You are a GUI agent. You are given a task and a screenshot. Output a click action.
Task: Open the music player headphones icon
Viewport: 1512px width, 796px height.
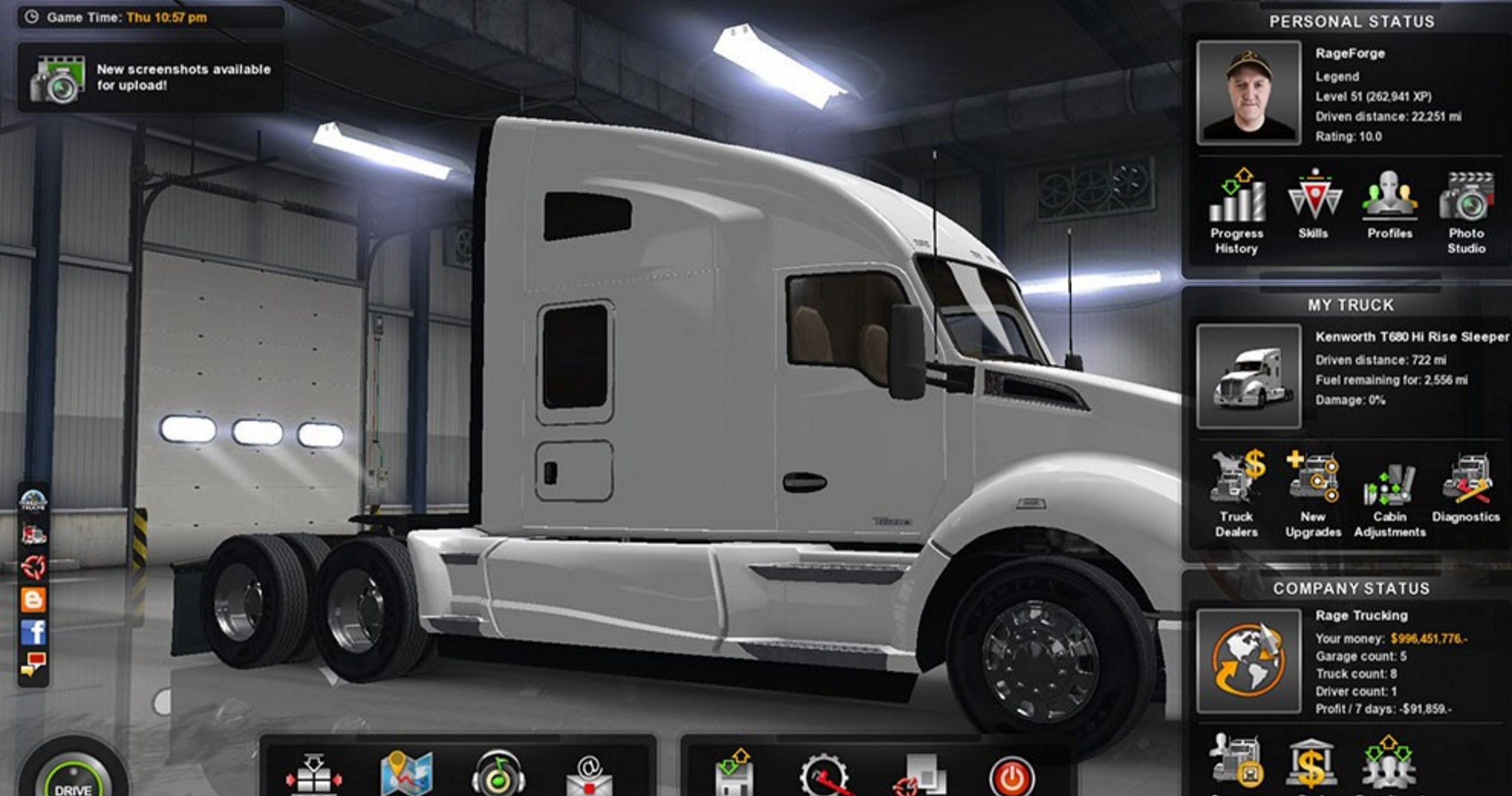point(498,774)
